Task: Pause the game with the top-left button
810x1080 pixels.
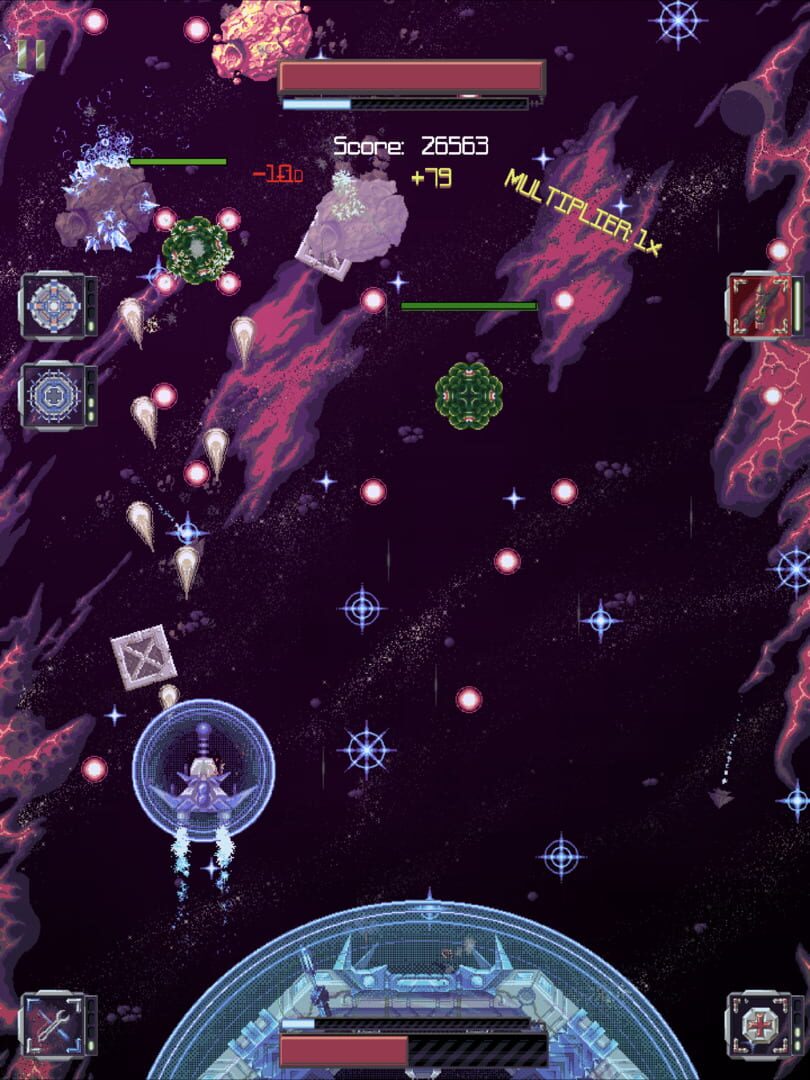Action: tap(31, 55)
